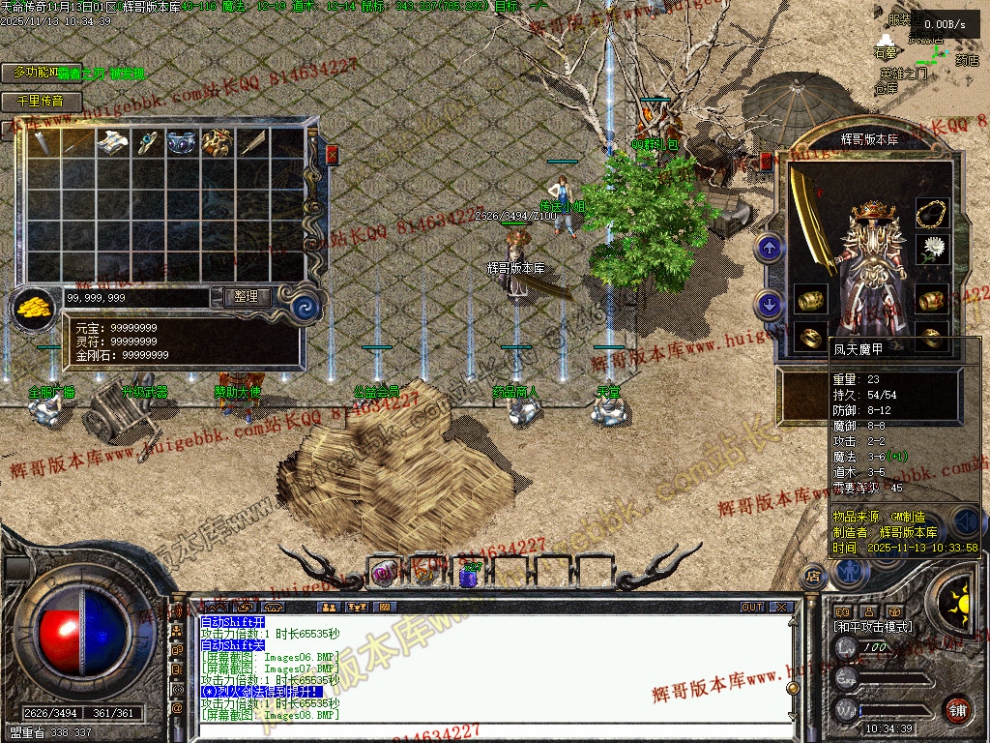990x743 pixels.
Task: Open the 铺 stall button
Action: pyautogui.click(x=957, y=709)
